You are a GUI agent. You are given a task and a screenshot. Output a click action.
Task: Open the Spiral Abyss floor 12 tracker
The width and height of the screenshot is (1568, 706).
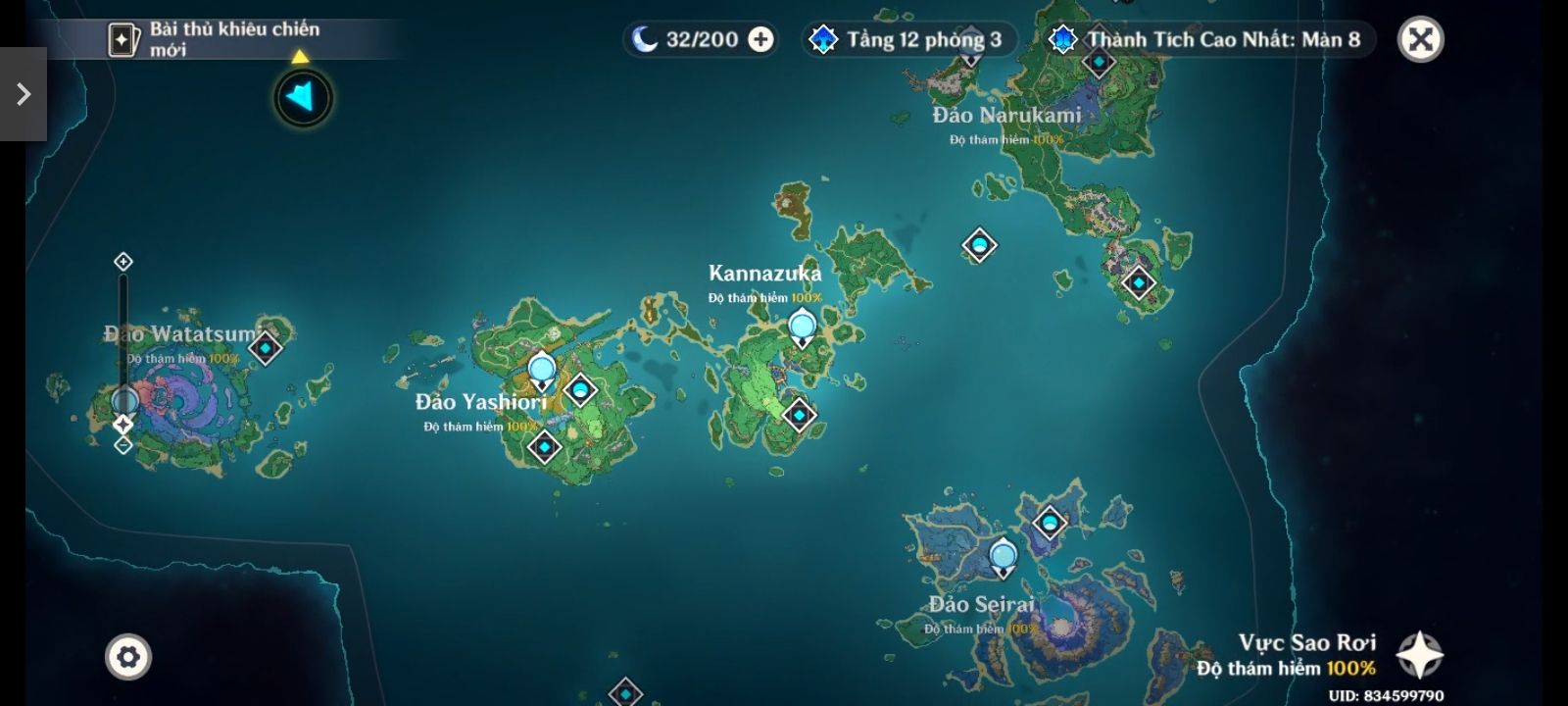[x=907, y=40]
